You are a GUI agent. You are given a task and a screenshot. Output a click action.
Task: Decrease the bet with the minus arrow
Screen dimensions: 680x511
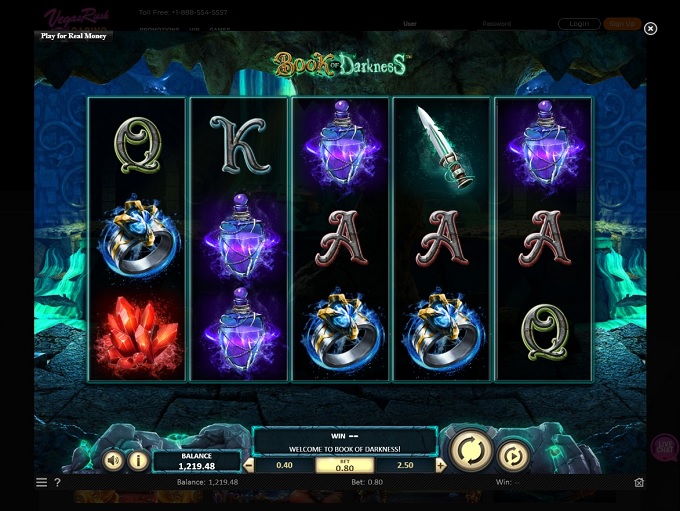[249, 466]
